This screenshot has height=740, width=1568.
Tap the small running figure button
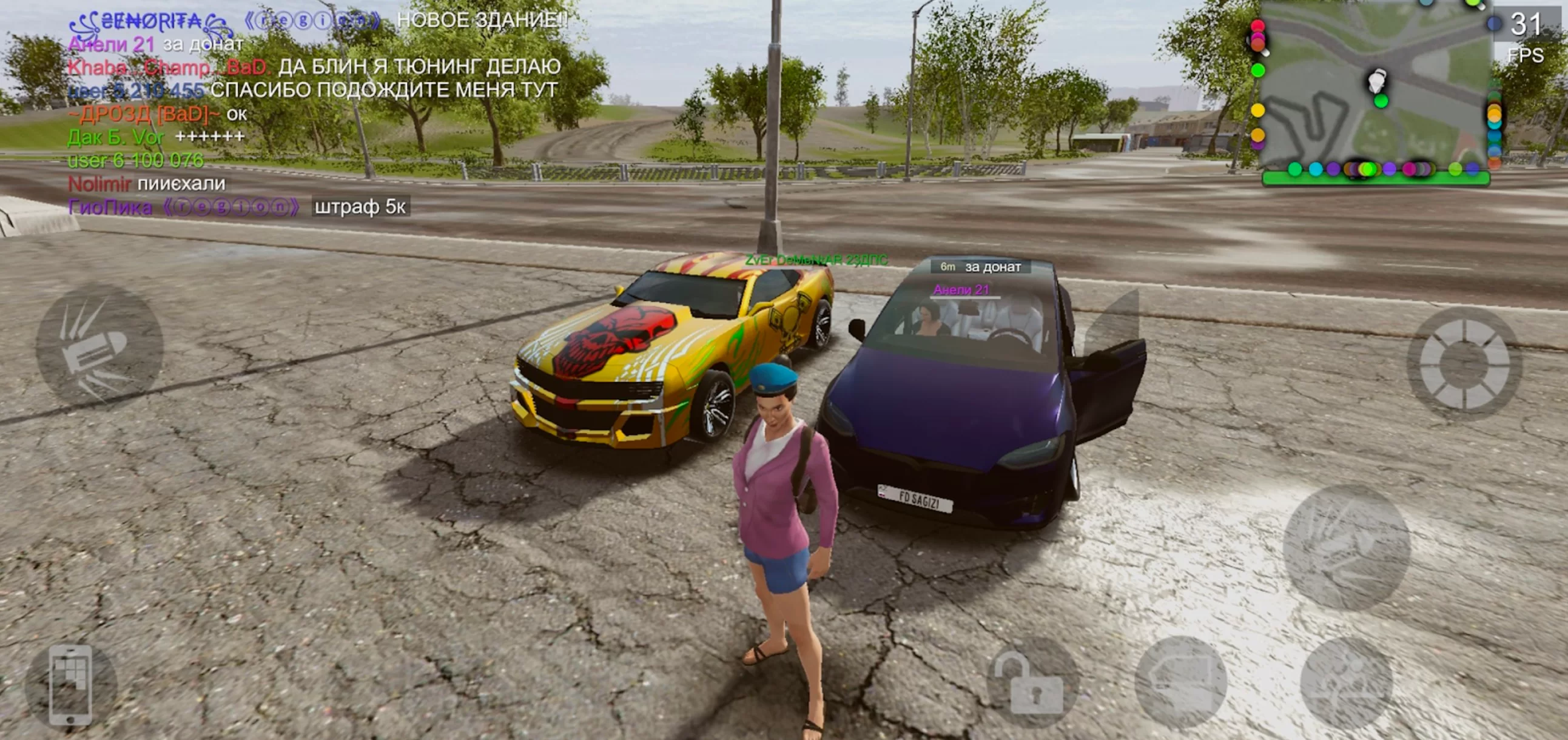click(1347, 683)
